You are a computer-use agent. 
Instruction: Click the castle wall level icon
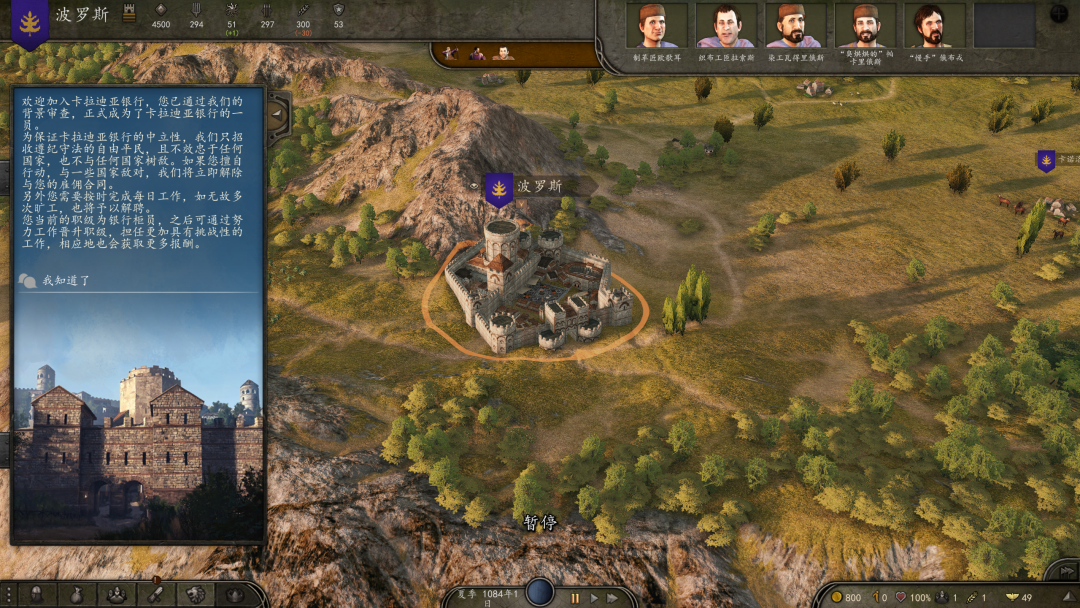128,14
